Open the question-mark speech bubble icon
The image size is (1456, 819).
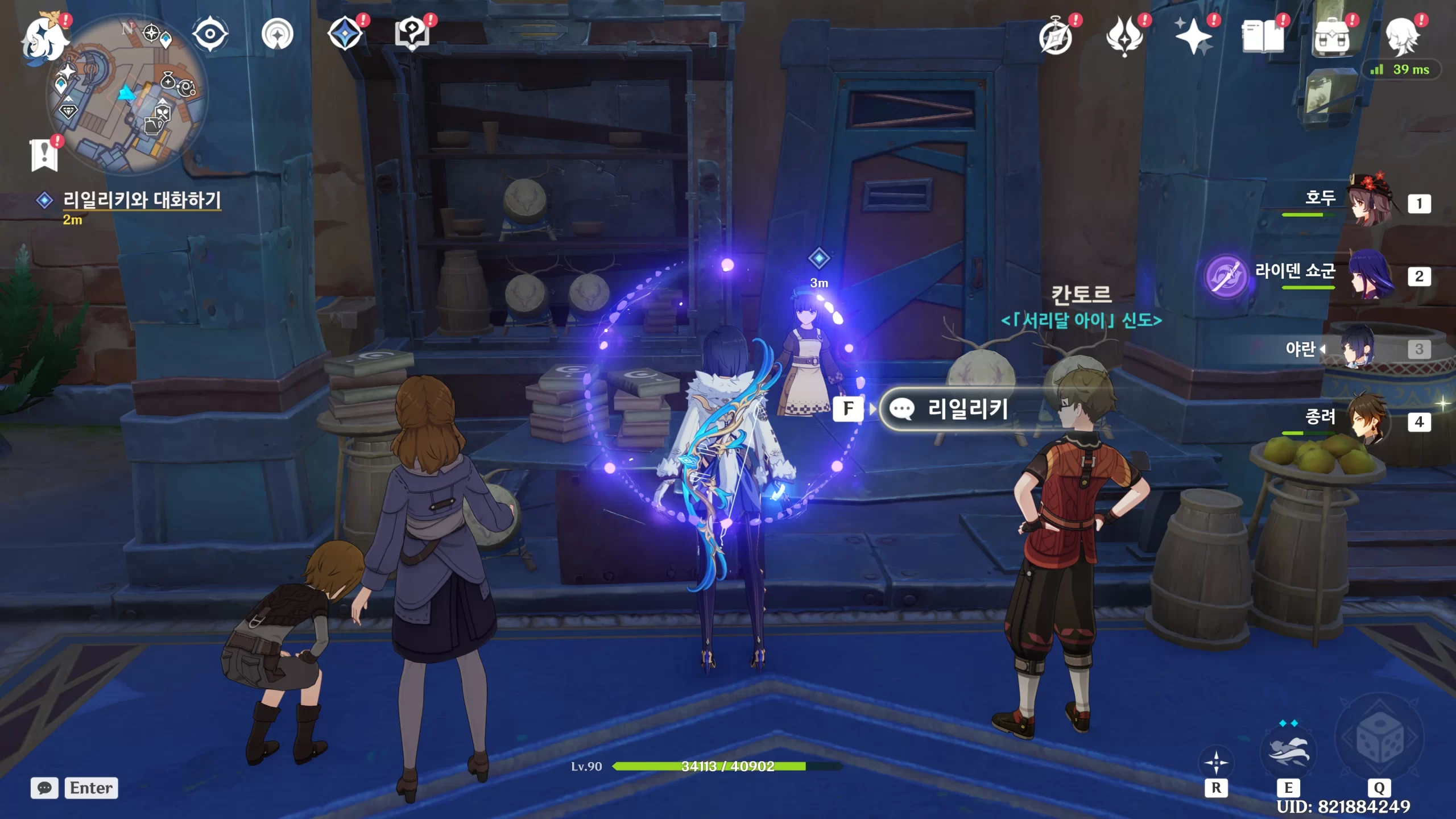[412, 34]
